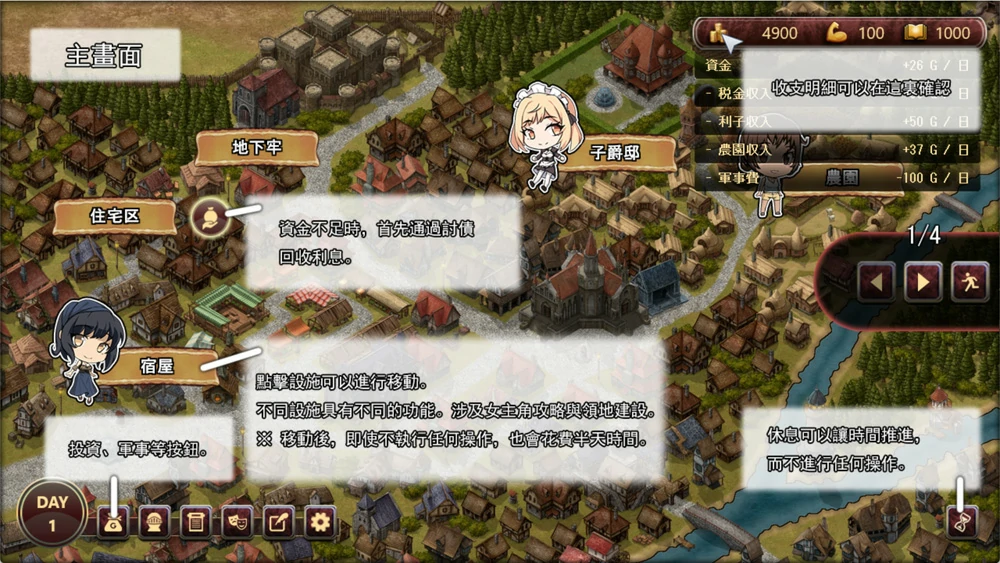Open the helmet military menu icon
1000x563 pixels.
(x=153, y=521)
